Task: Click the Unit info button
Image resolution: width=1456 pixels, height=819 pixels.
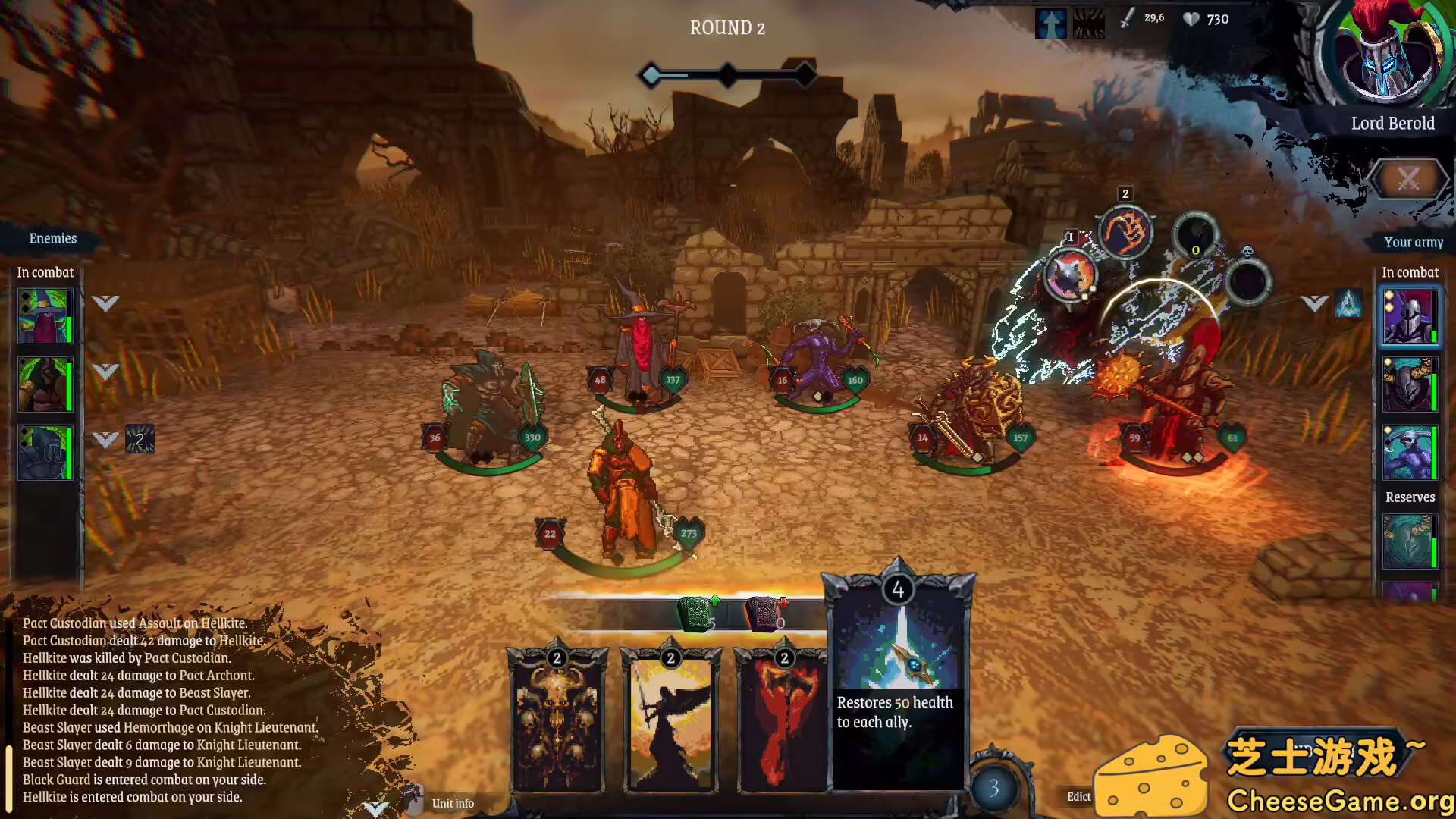Action: coord(452,803)
